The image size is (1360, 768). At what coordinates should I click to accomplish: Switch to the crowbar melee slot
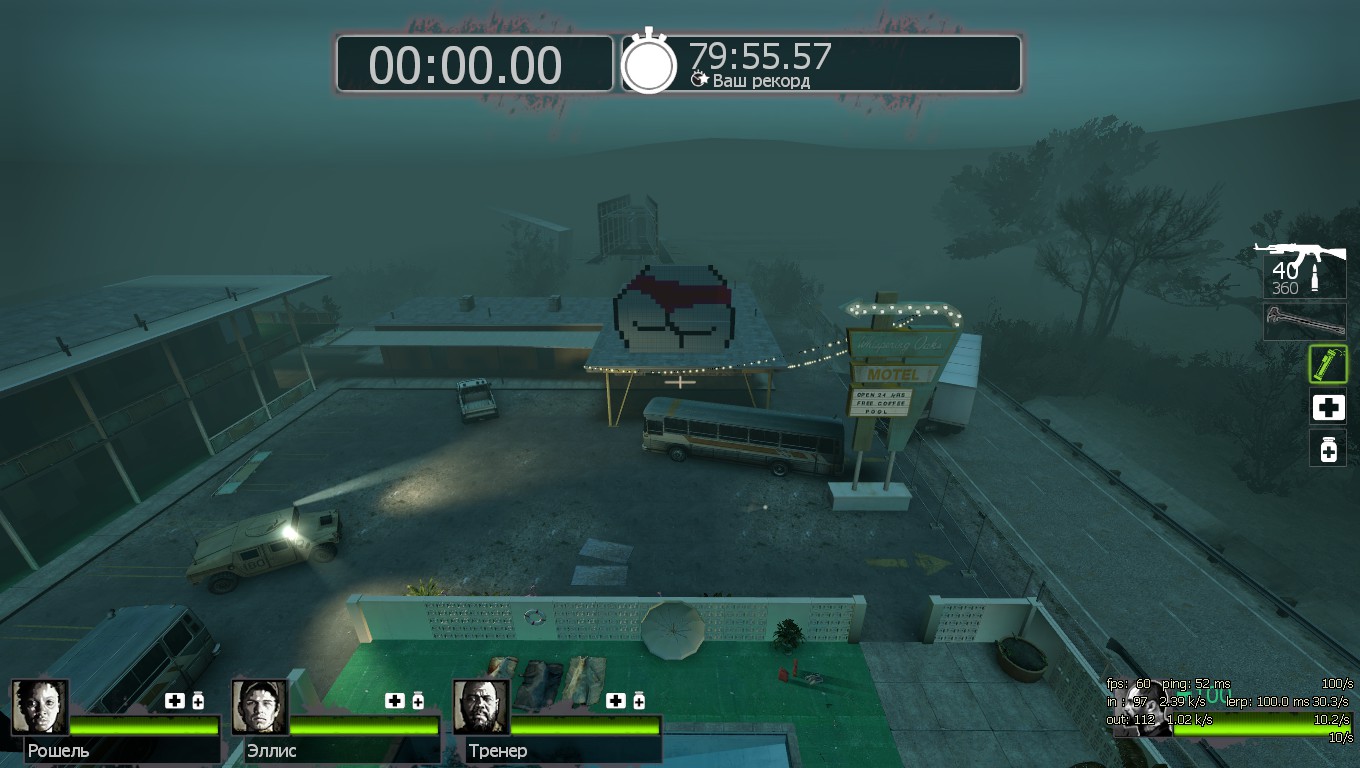1304,322
